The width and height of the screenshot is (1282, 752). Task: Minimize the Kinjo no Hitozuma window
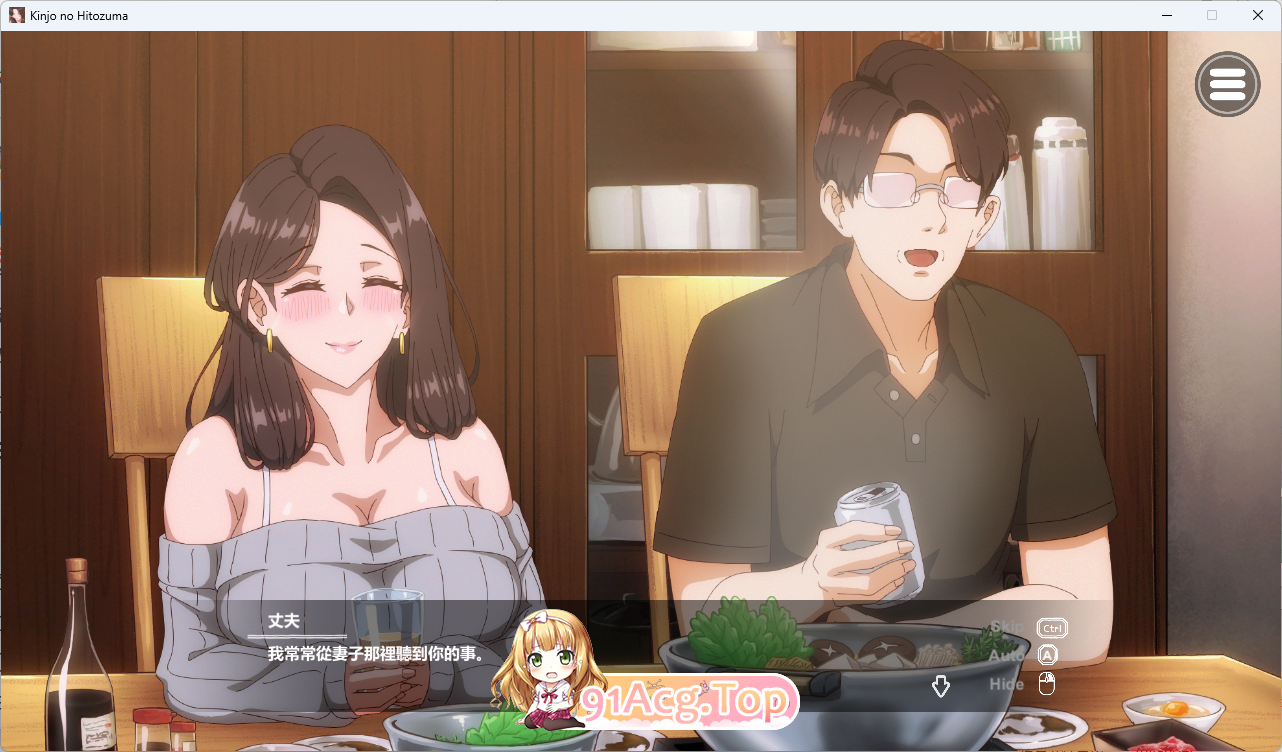tap(1166, 15)
